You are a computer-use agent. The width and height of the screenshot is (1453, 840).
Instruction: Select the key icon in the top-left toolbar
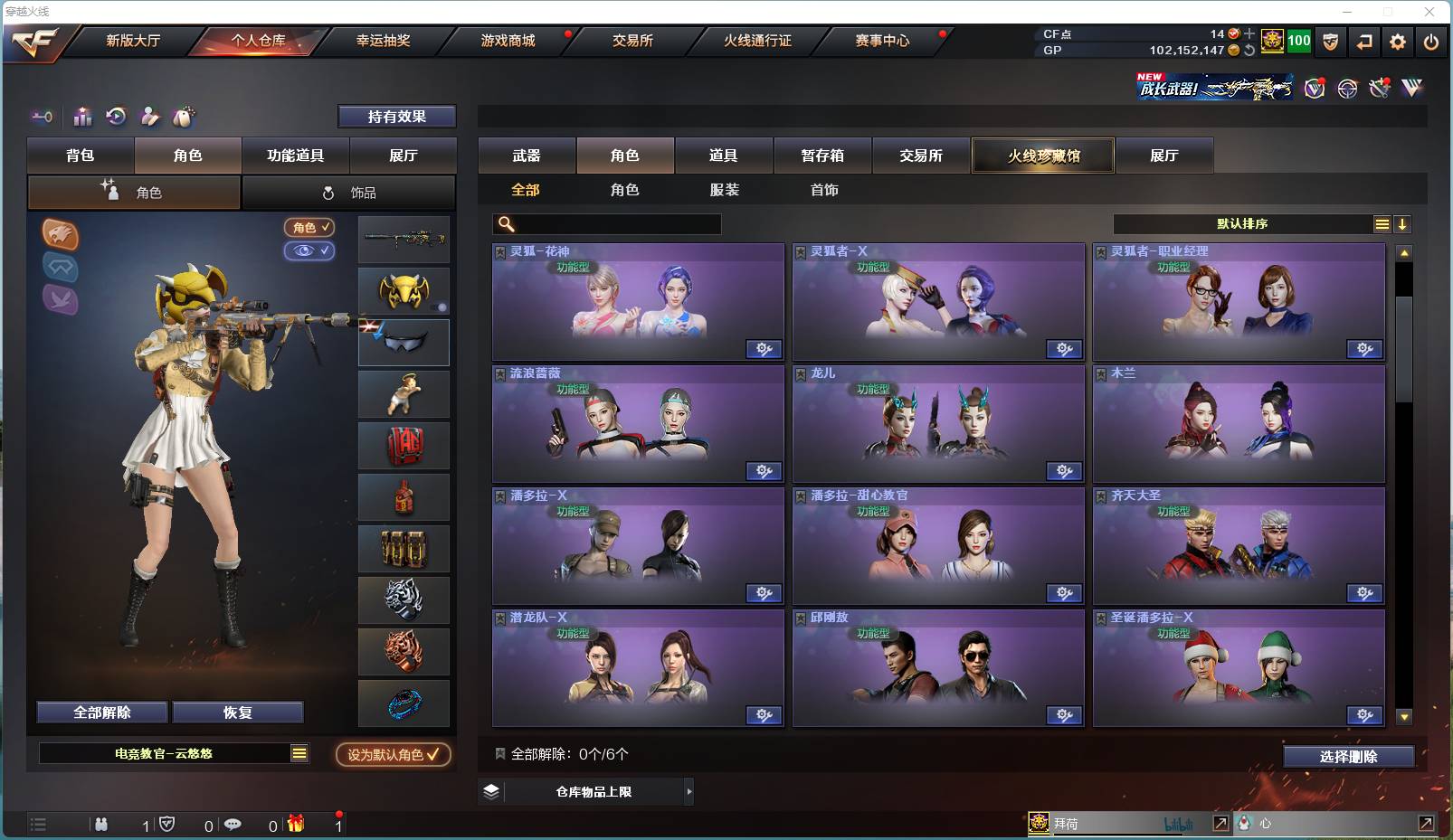[x=43, y=117]
